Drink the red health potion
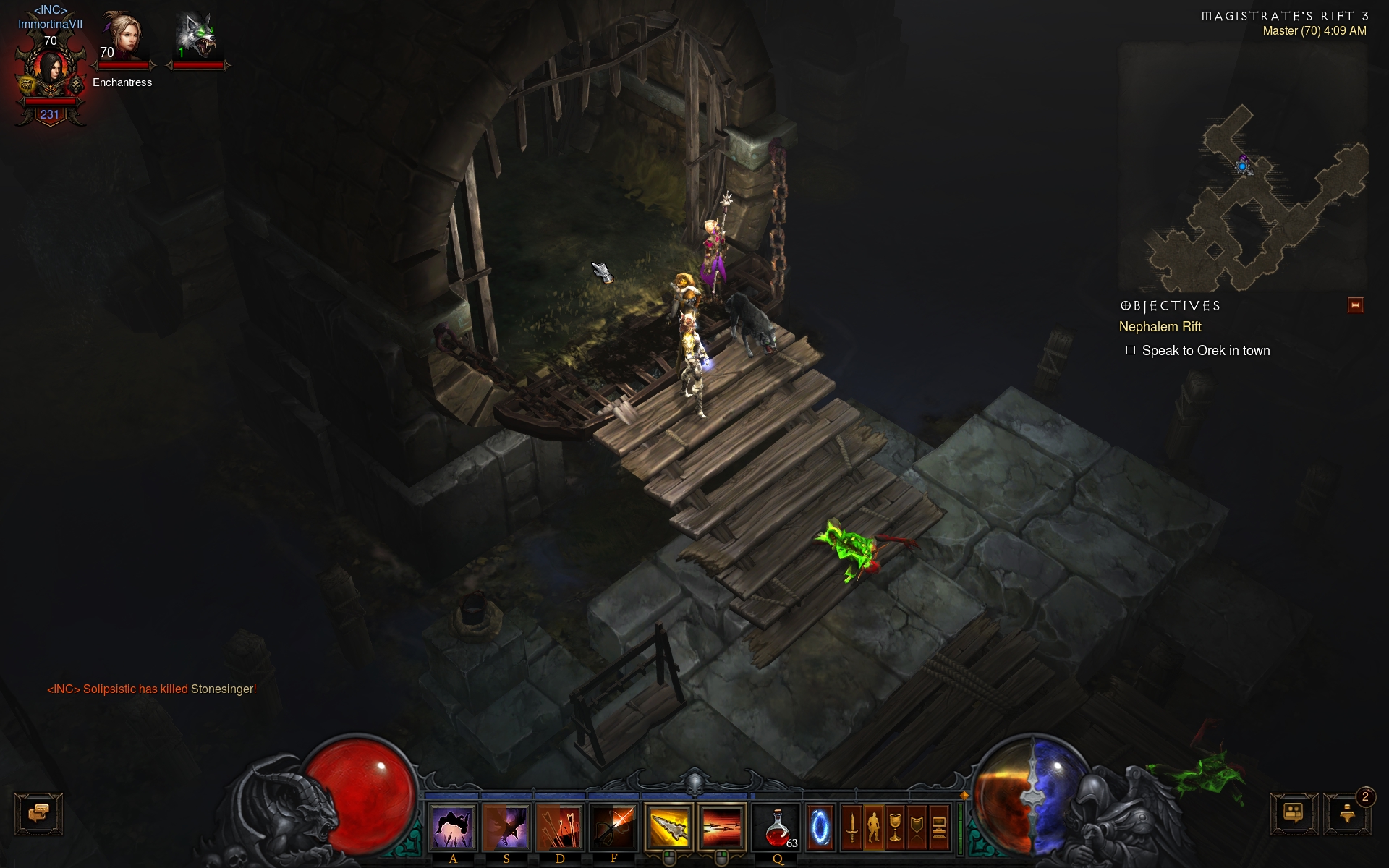This screenshot has height=868, width=1389. point(778,827)
